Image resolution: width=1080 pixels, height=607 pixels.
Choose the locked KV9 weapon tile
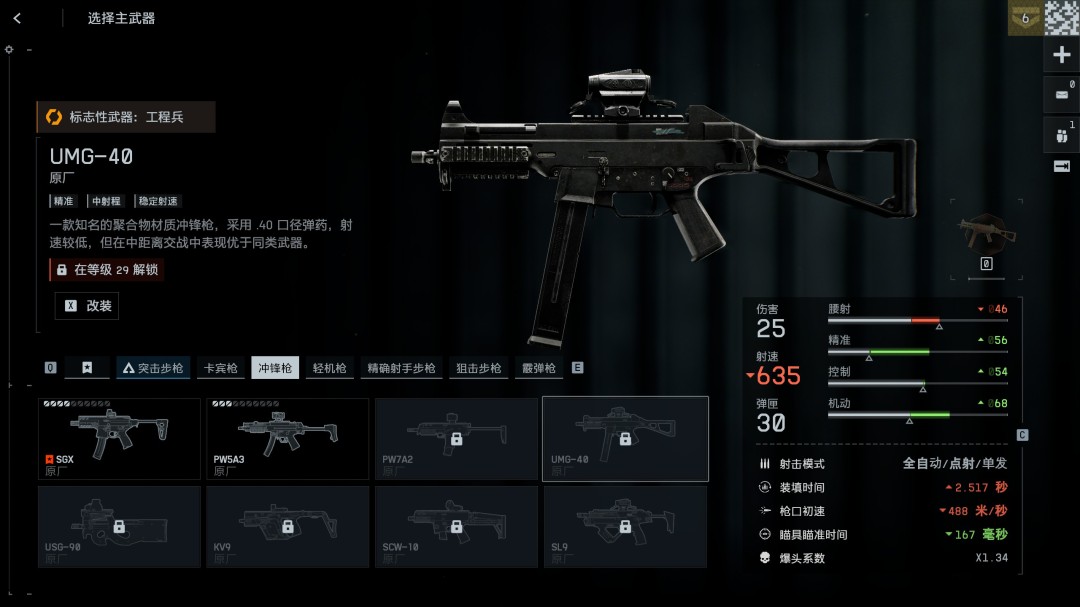coord(288,527)
